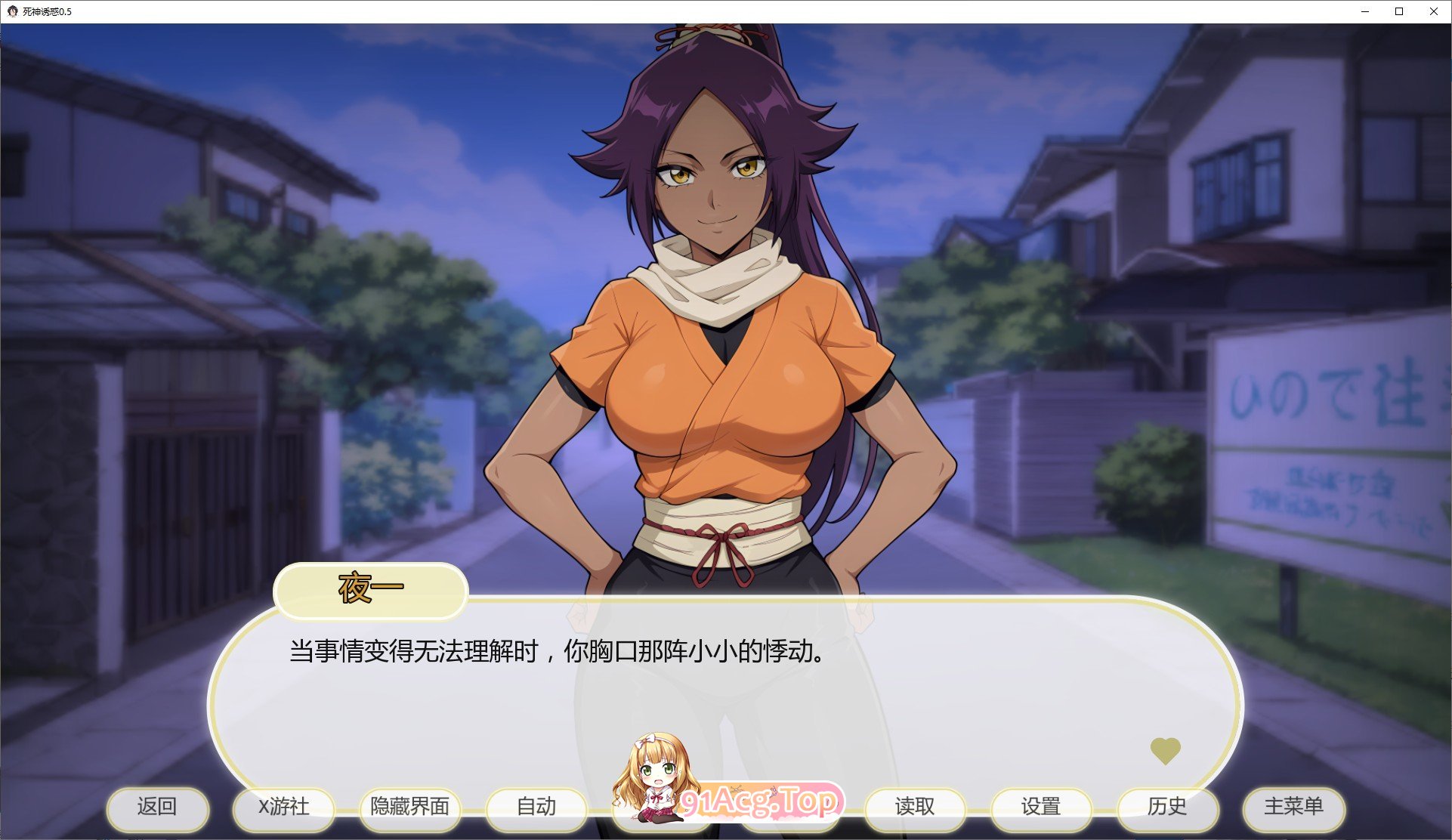Open the 读取 load game screen
1452x840 pixels.
(x=915, y=807)
